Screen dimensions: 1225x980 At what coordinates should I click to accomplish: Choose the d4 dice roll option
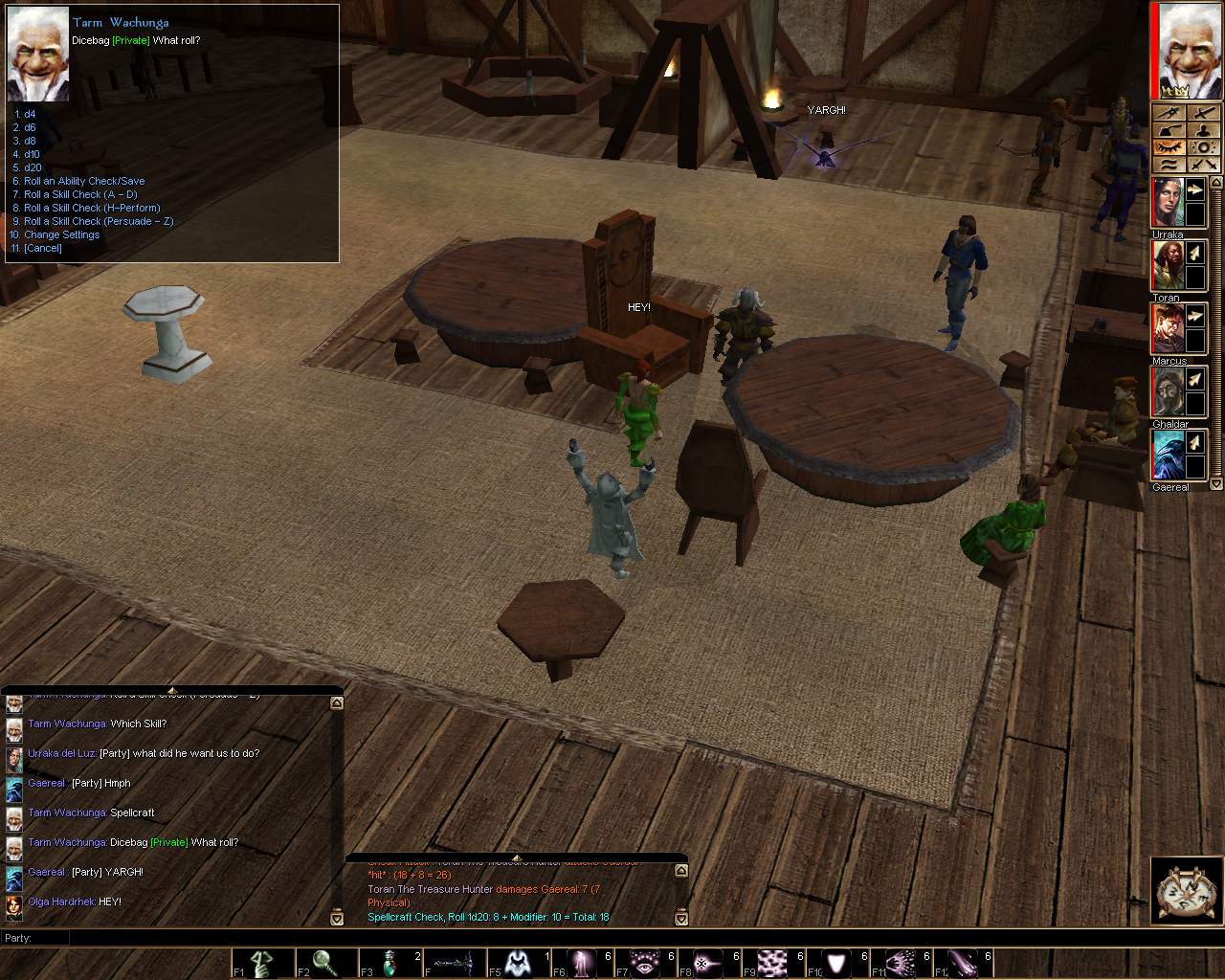click(29, 114)
